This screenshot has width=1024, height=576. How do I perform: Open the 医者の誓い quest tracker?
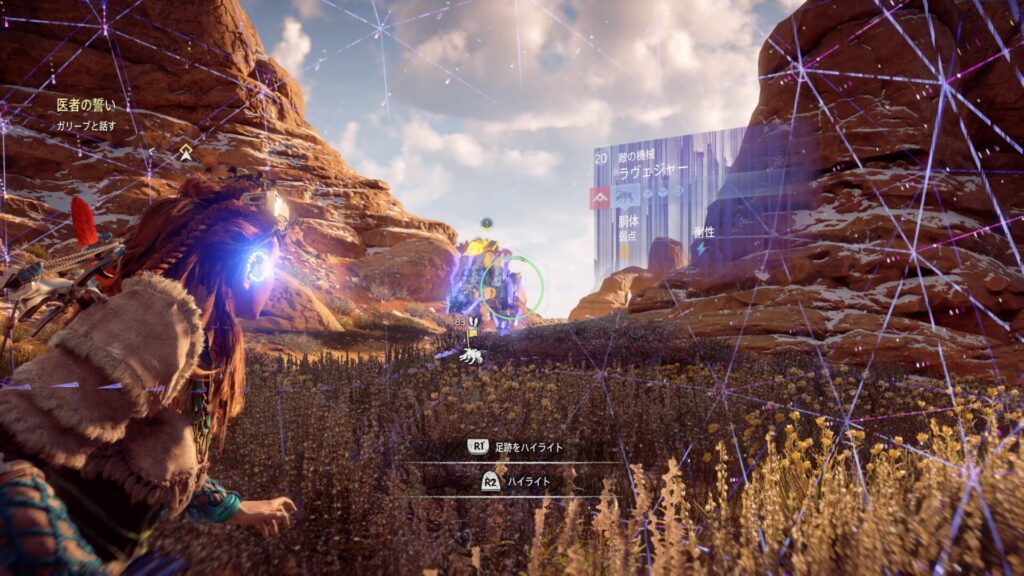pos(86,104)
